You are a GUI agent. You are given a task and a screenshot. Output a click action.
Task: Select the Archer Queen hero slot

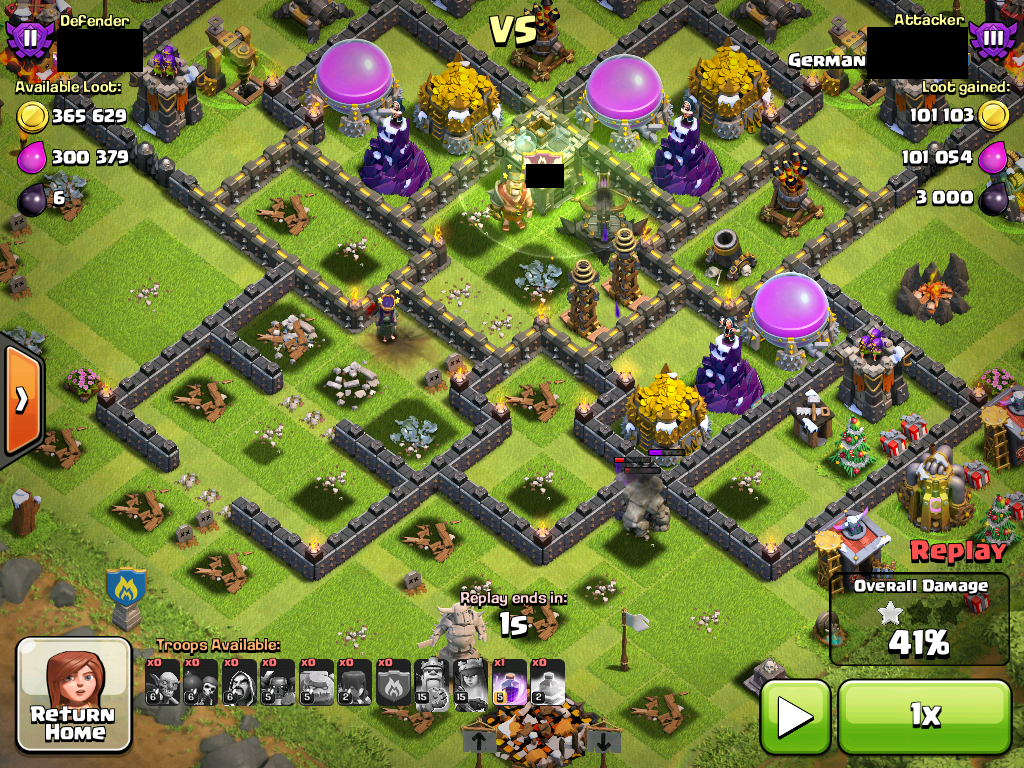pyautogui.click(x=470, y=683)
